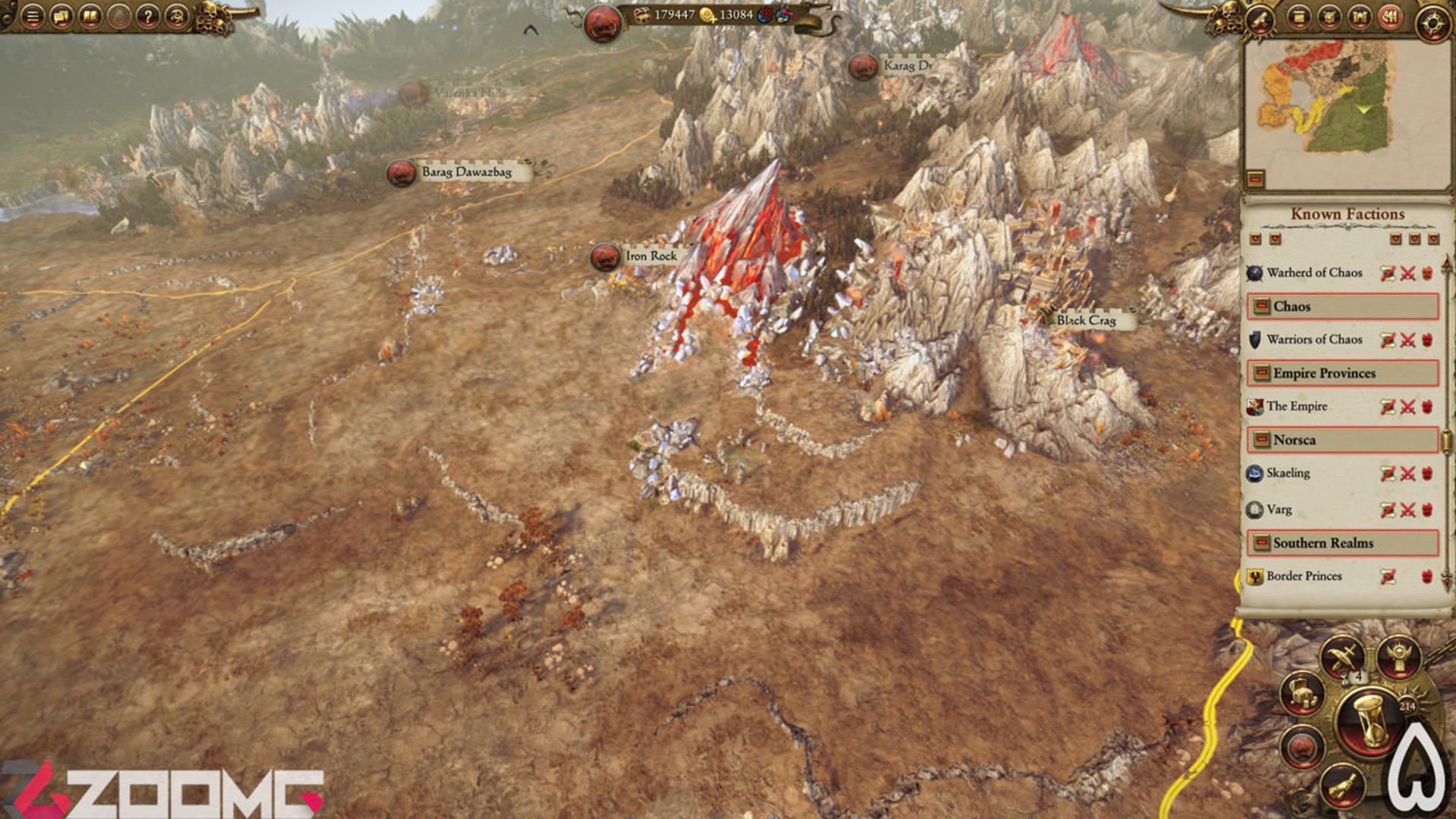Screen dimensions: 1456x819
Task: Select the Black Crag settlement label
Action: point(1086,320)
